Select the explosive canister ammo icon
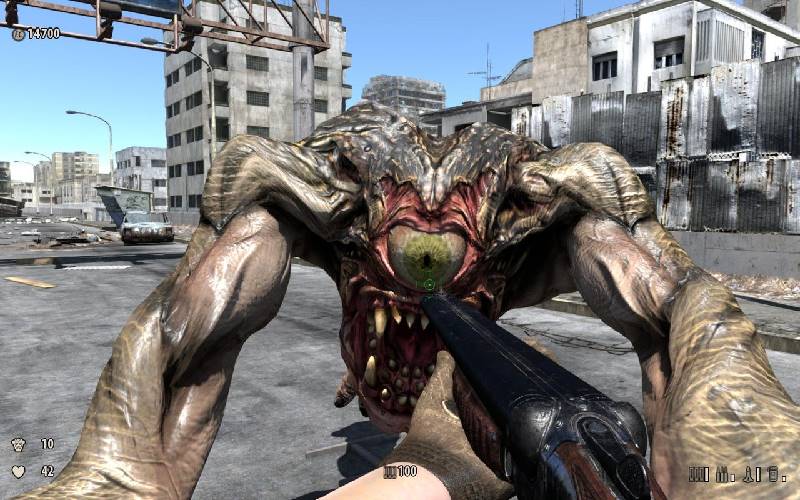The height and width of the screenshot is (500, 800). 773,474
